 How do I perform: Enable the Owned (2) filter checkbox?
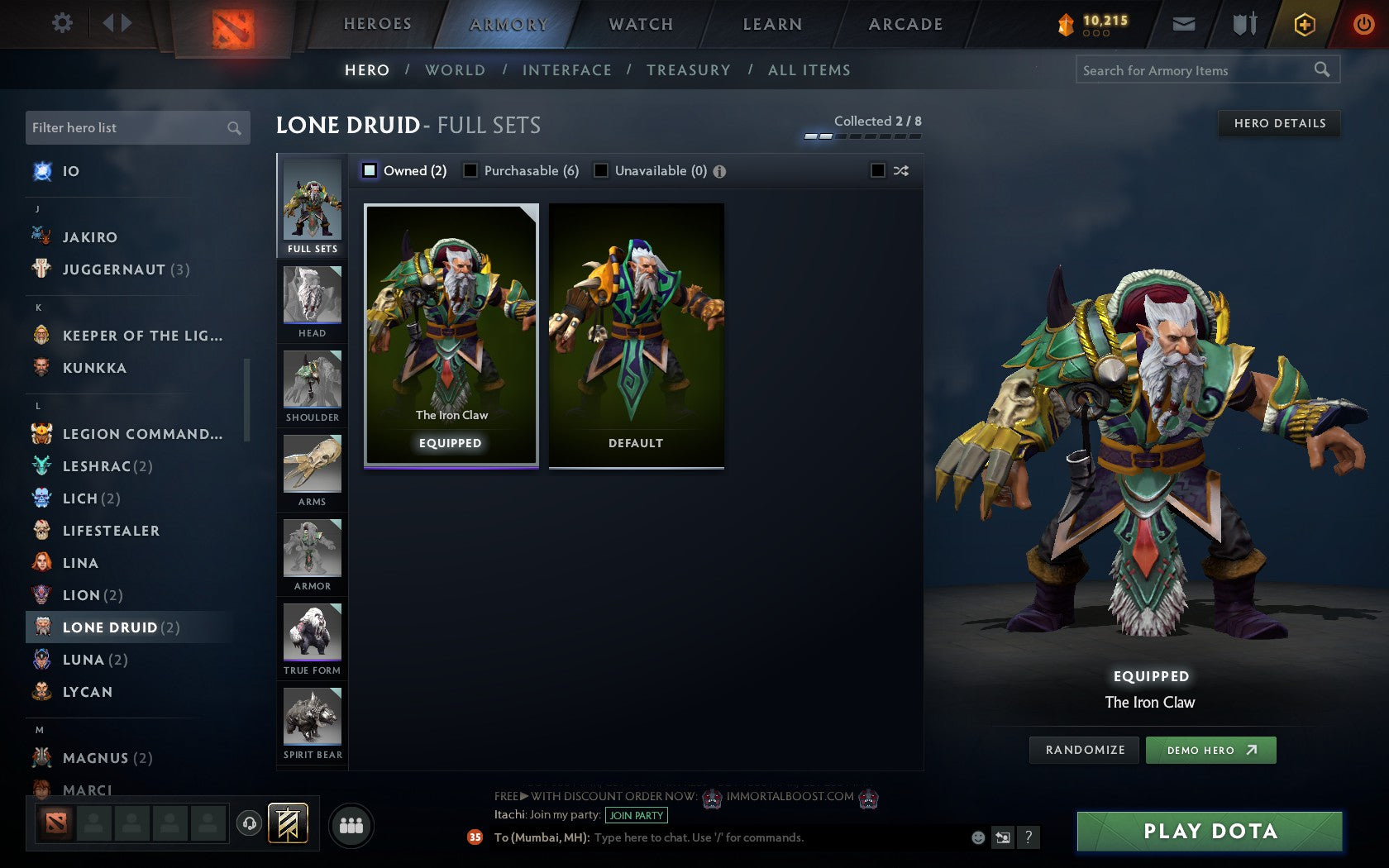pyautogui.click(x=369, y=170)
